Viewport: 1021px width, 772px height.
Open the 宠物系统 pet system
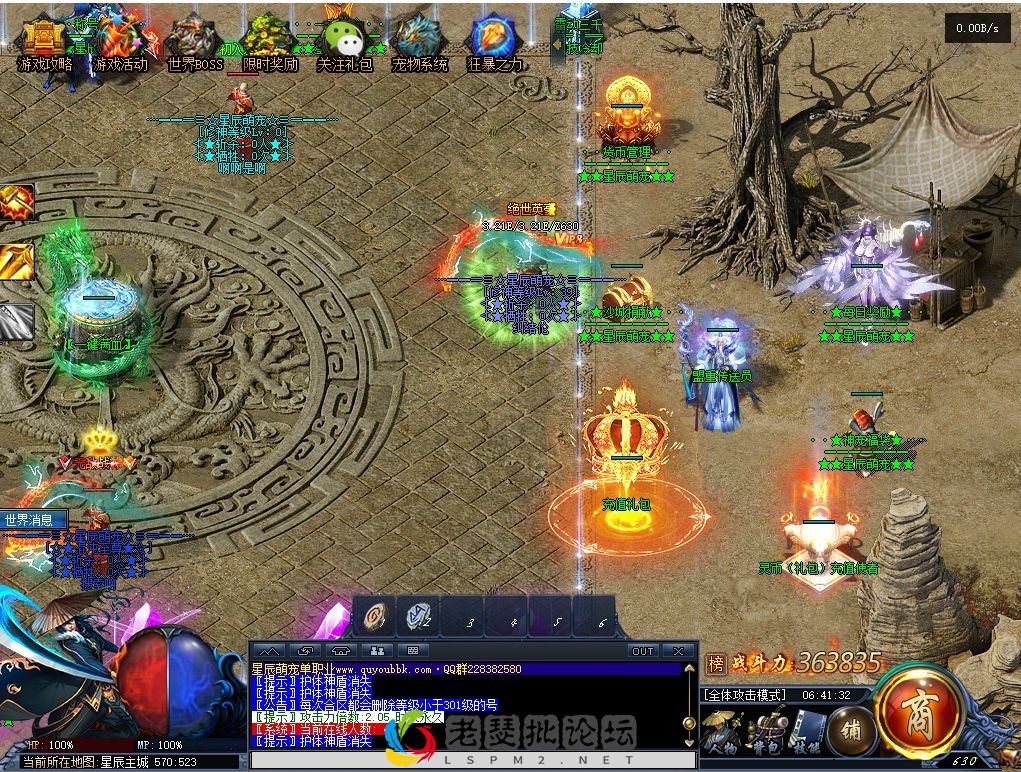(x=419, y=45)
